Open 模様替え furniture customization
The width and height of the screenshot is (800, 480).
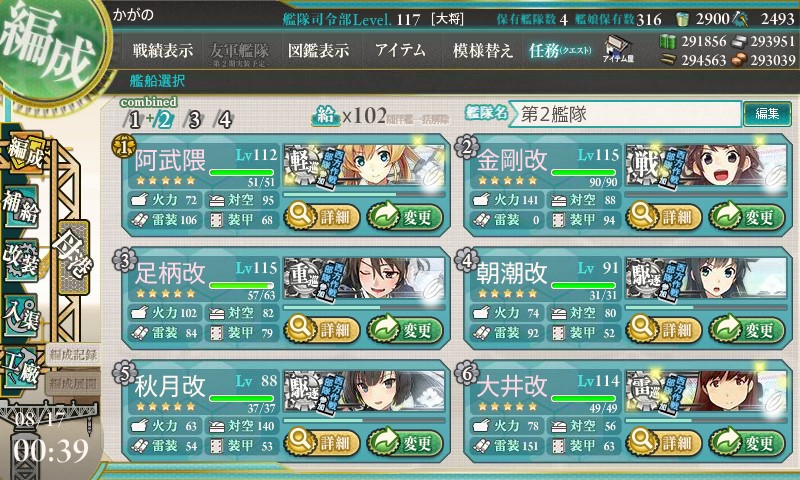[483, 50]
